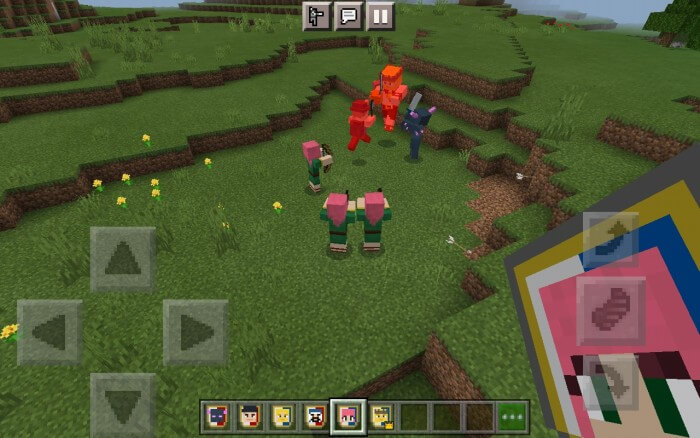Tap the move forward arrow
Image resolution: width=700 pixels, height=438 pixels.
pos(123,259)
